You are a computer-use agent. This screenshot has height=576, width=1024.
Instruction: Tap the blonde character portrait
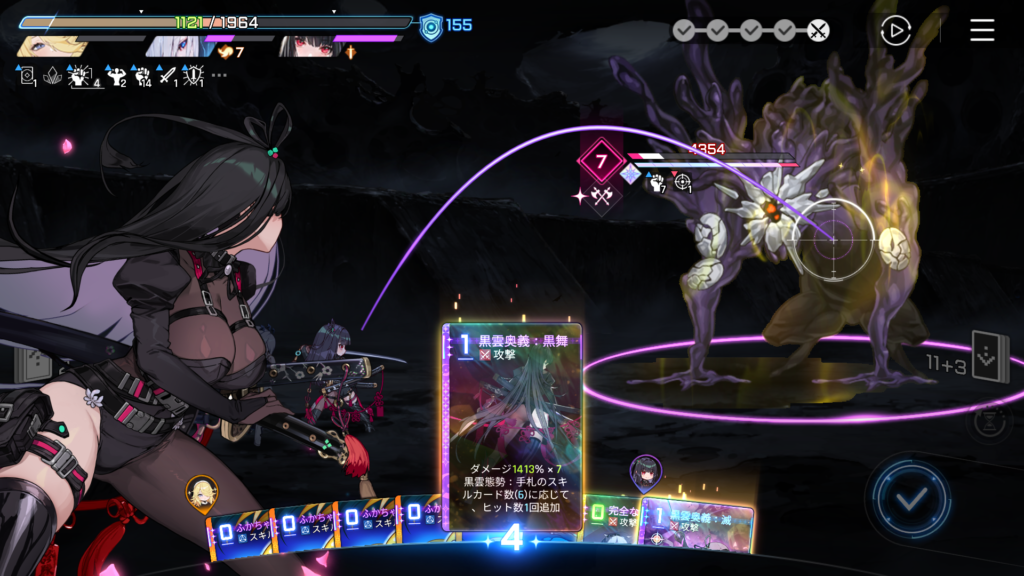click(48, 46)
